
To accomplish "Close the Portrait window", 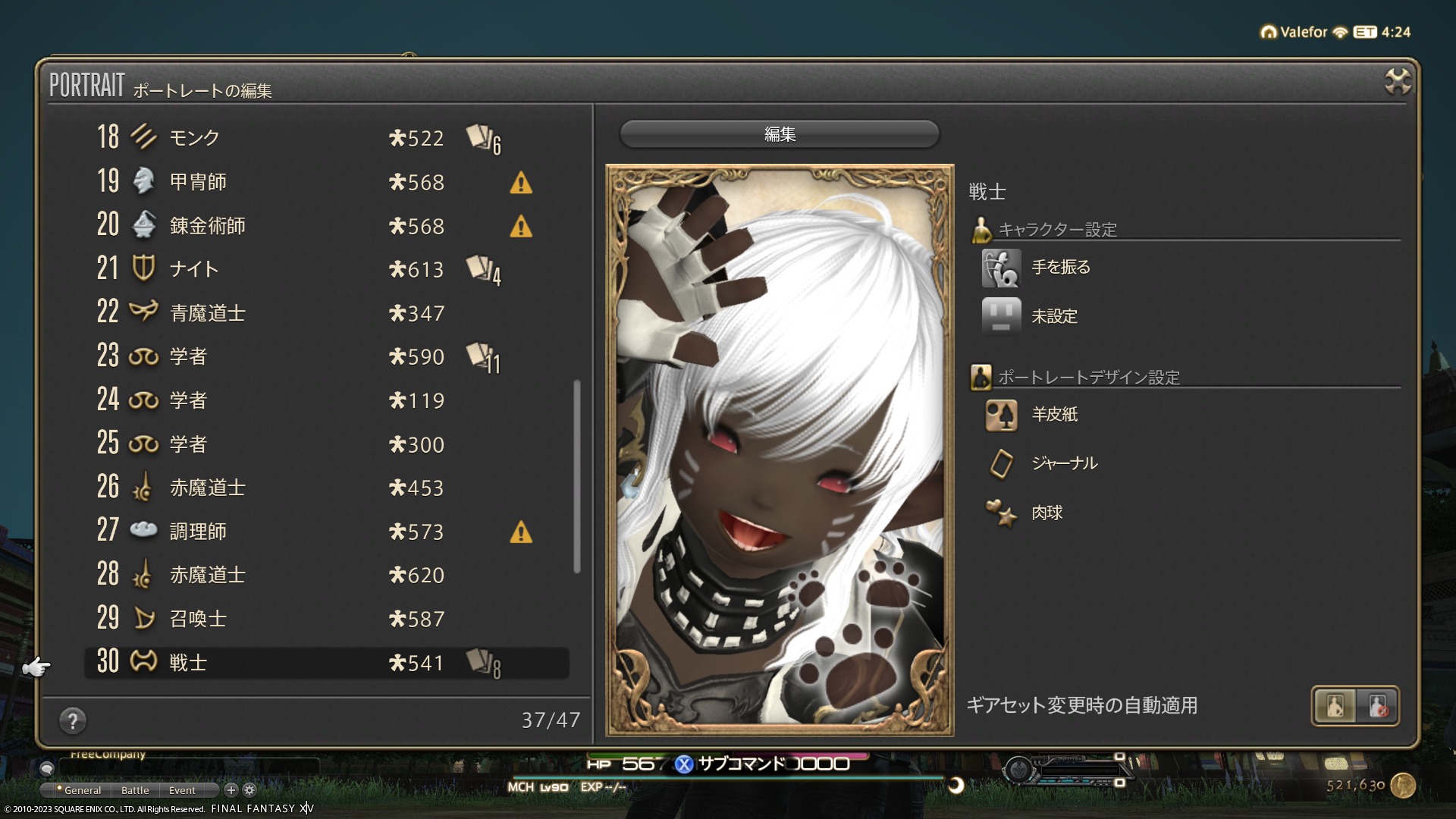I will coord(1397,81).
